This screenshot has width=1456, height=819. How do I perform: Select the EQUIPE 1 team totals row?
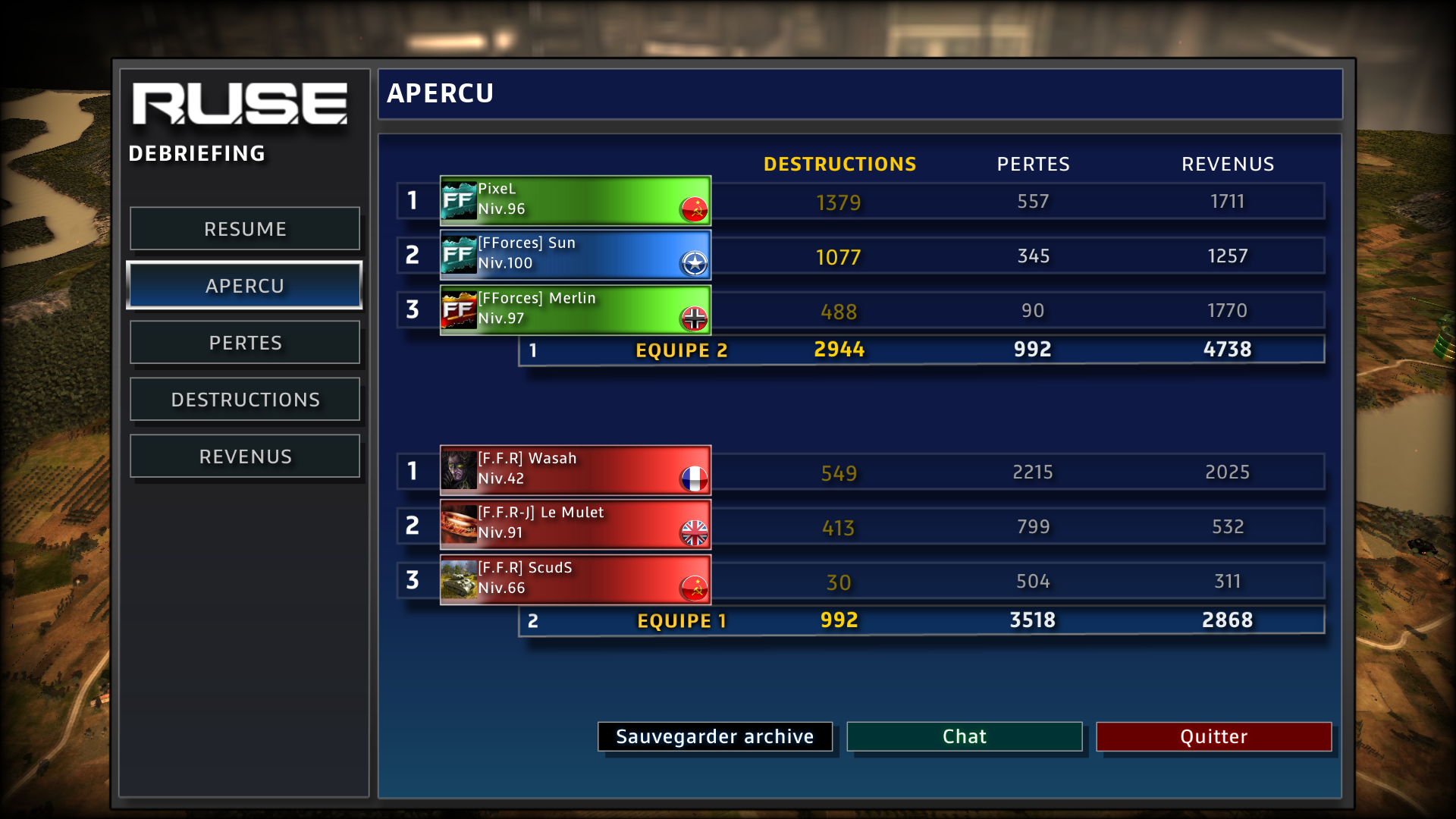(x=921, y=620)
